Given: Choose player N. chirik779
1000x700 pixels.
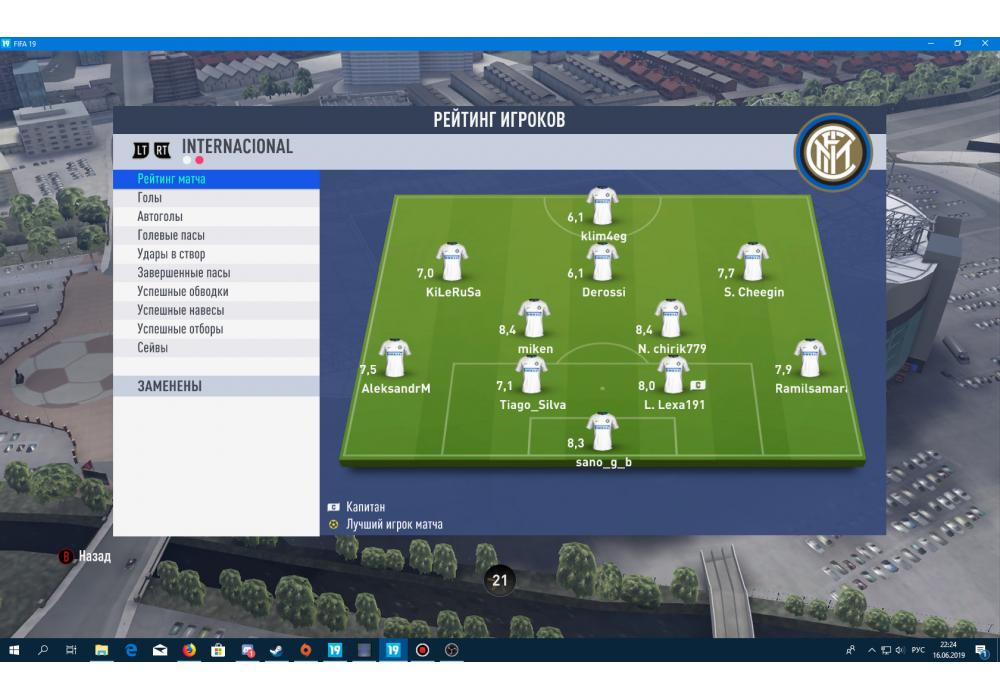Looking at the screenshot, I should (x=670, y=319).
